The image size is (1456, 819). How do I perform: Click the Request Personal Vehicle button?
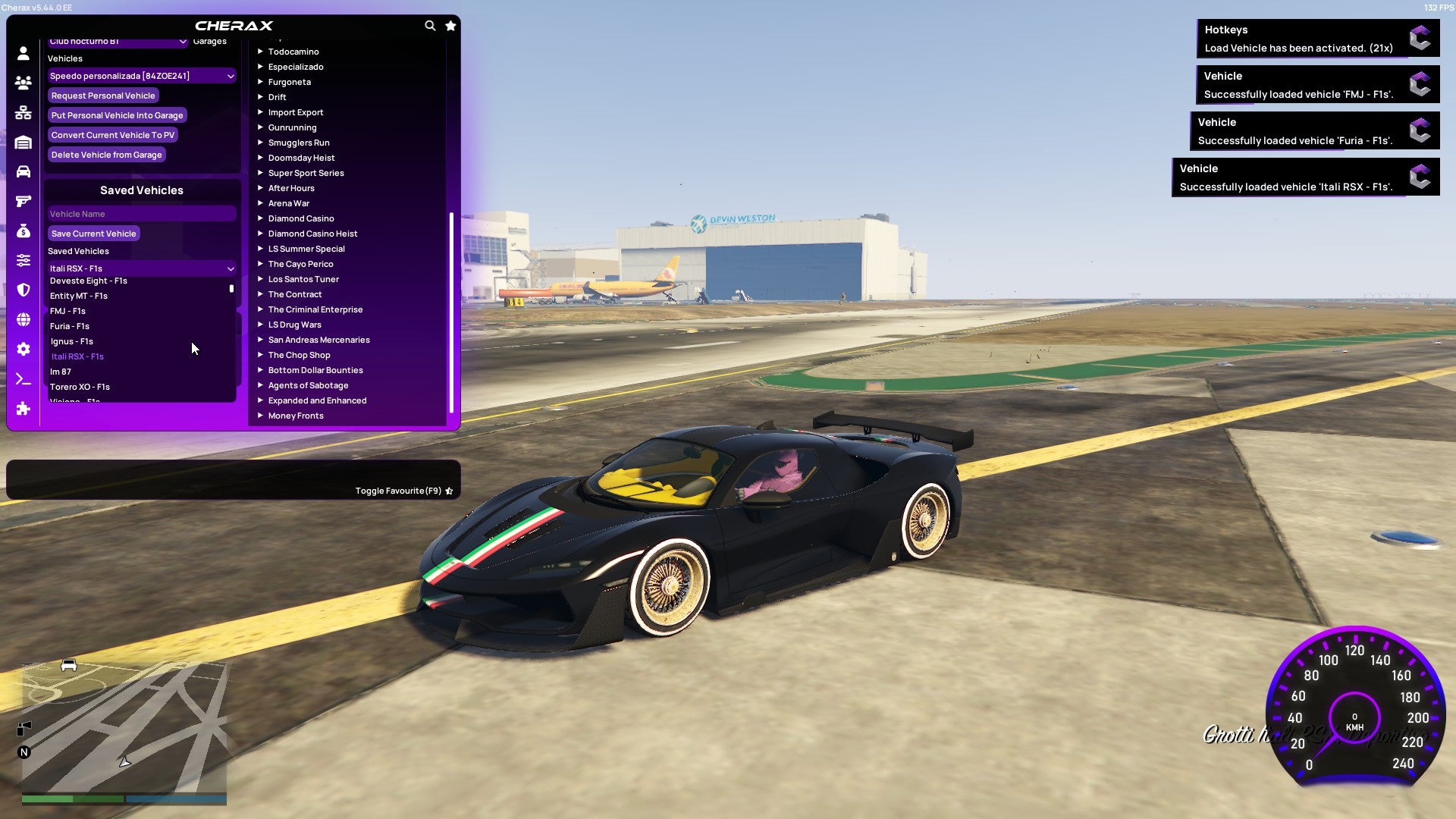click(103, 96)
